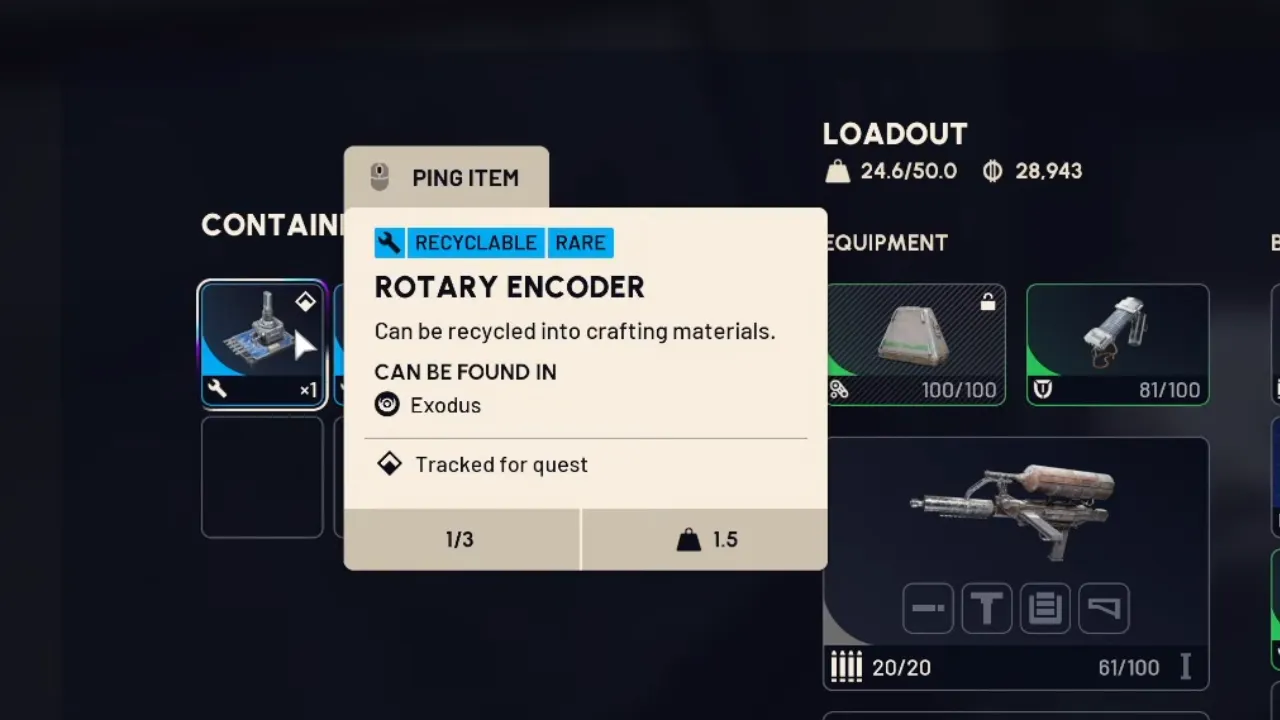Open the weapon's muzzle attachment slot
The height and width of the screenshot is (720, 1280).
(x=928, y=608)
